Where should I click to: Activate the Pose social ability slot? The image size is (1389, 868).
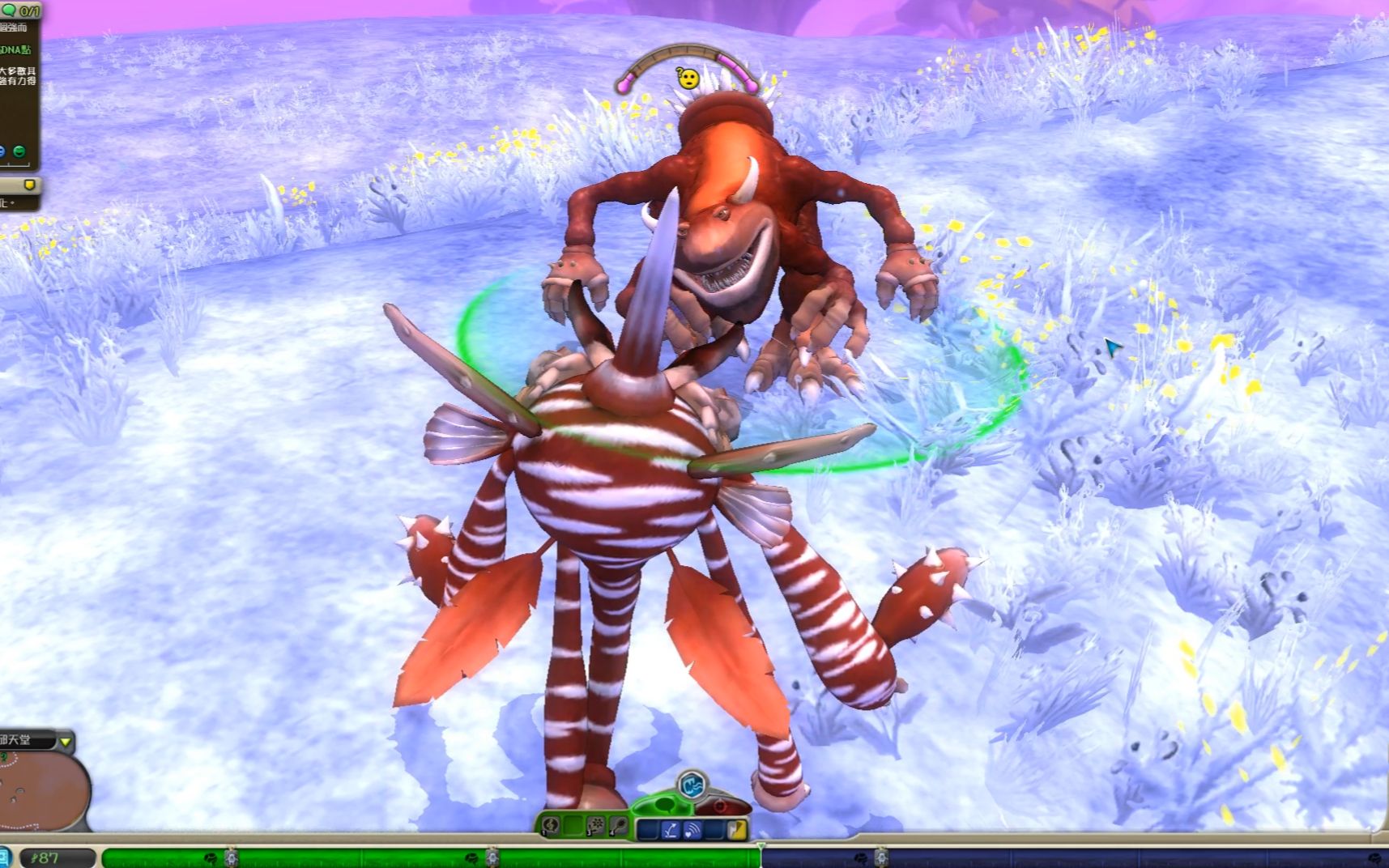[618, 827]
